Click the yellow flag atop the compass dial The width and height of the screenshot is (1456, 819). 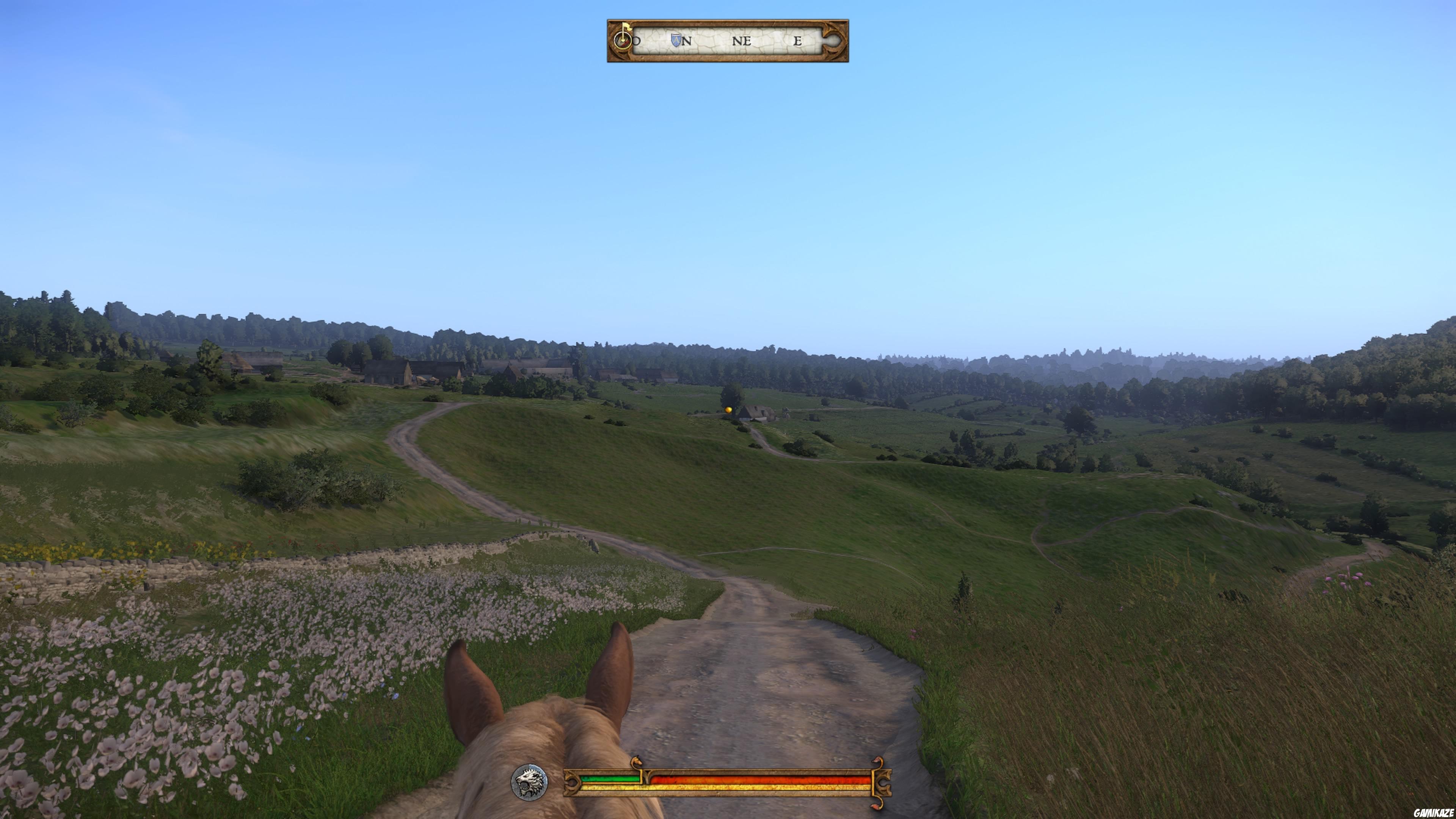point(626,27)
